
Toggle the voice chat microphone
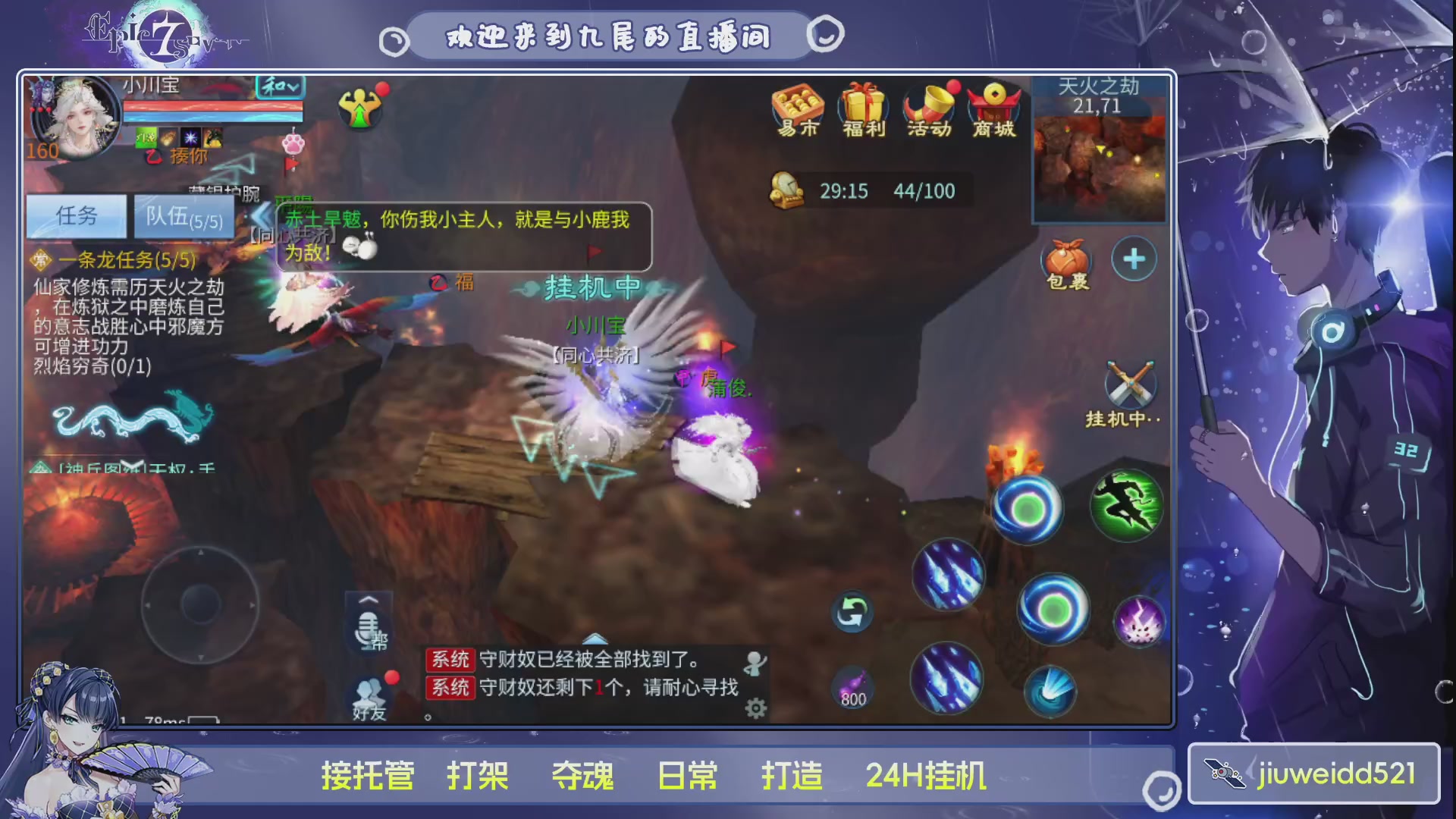coord(369,628)
